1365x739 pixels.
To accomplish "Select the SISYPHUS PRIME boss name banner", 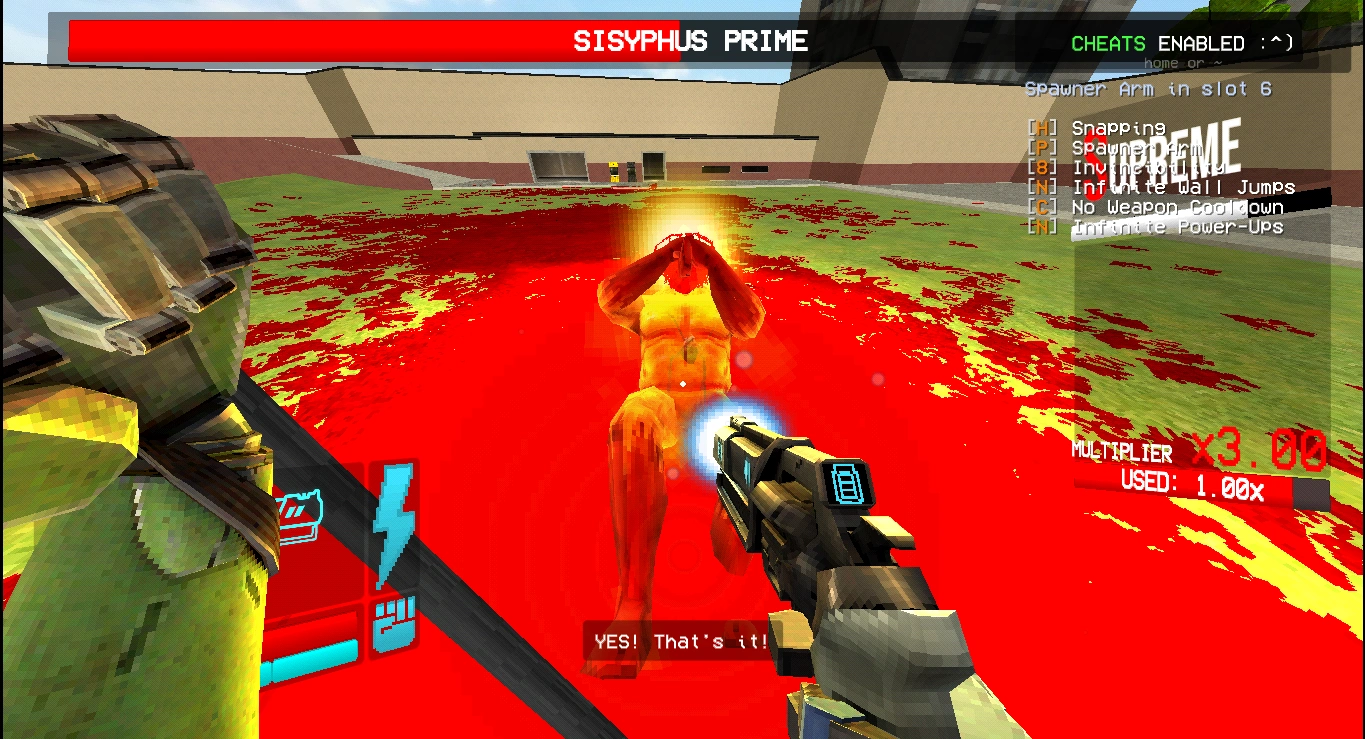I will click(690, 42).
